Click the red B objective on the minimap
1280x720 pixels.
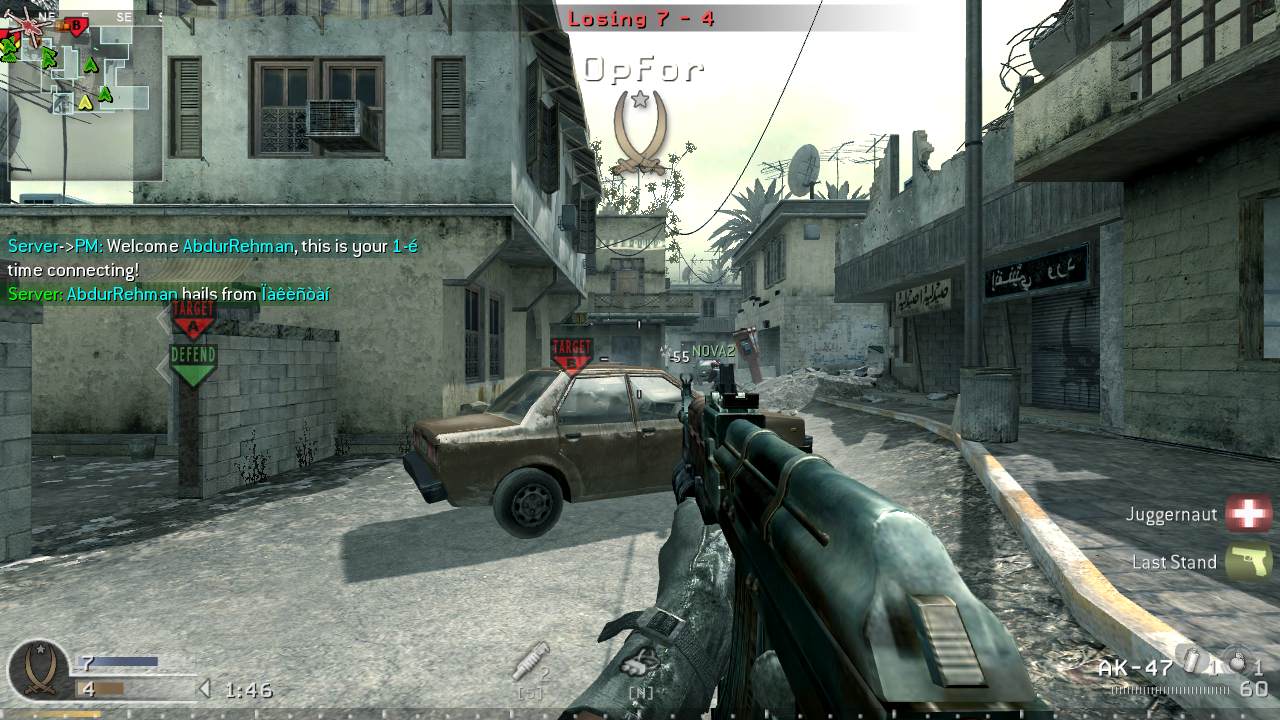76,24
